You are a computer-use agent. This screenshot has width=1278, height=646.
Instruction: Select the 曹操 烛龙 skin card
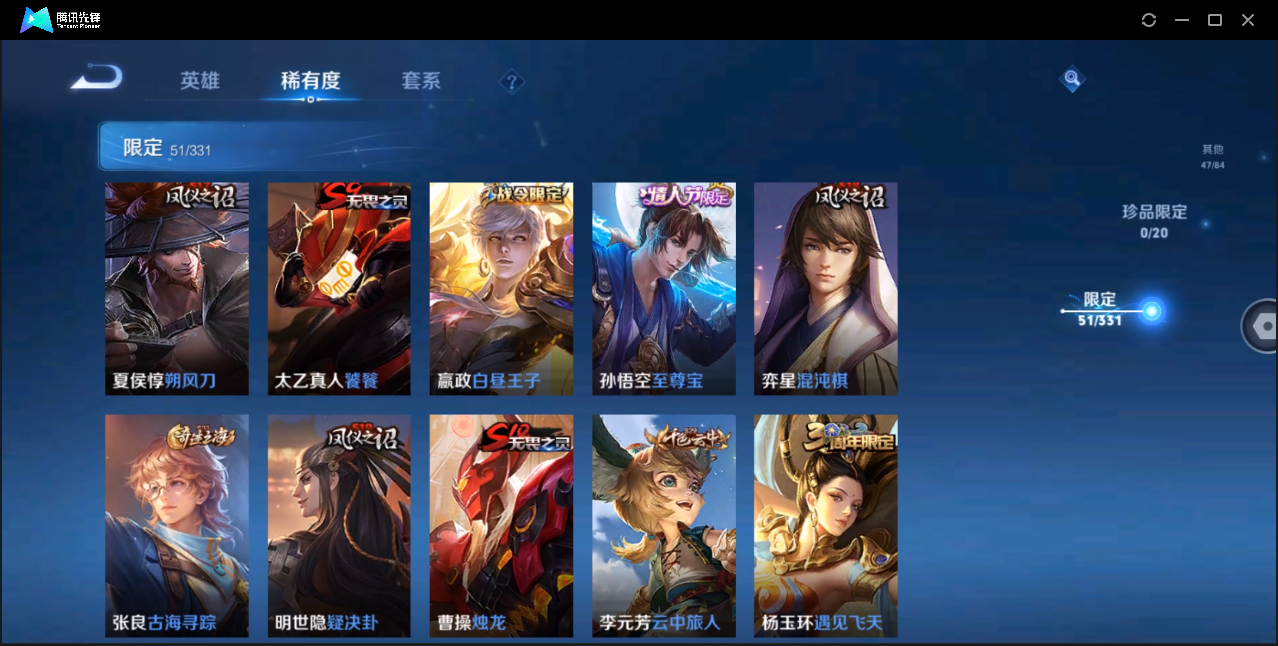[501, 526]
